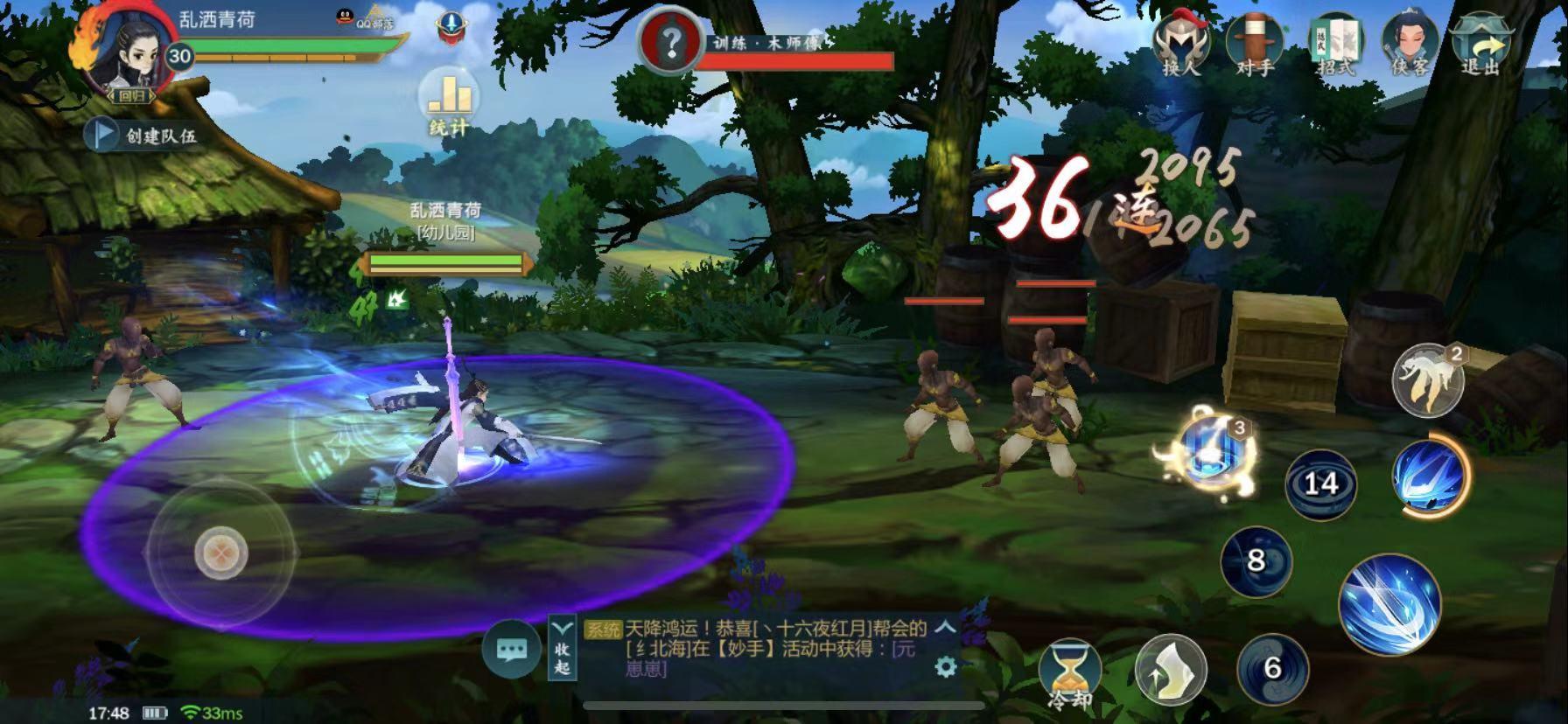This screenshot has width=1568, height=724.
Task: Open the 侠客 hero panel
Action: click(1409, 44)
